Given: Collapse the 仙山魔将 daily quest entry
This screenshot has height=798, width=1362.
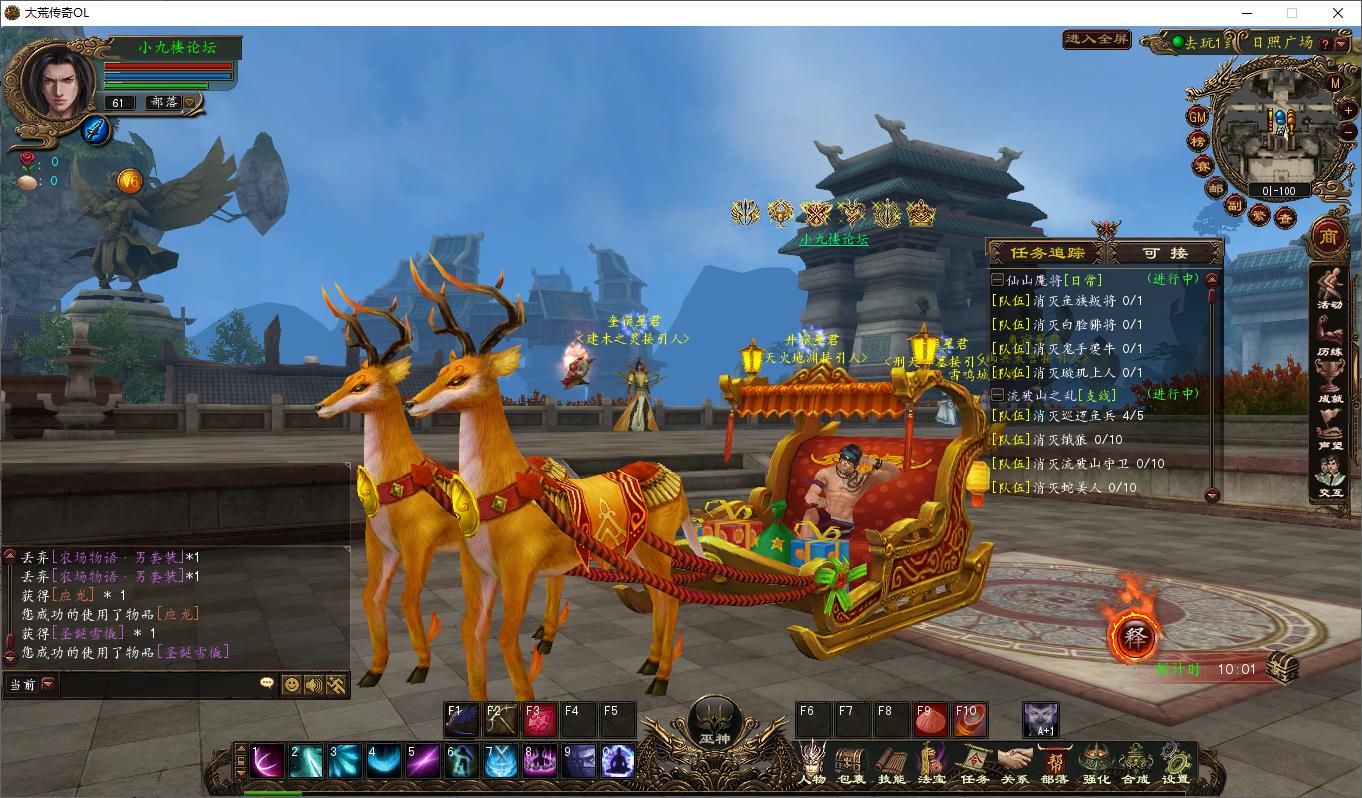Looking at the screenshot, I should 997,280.
